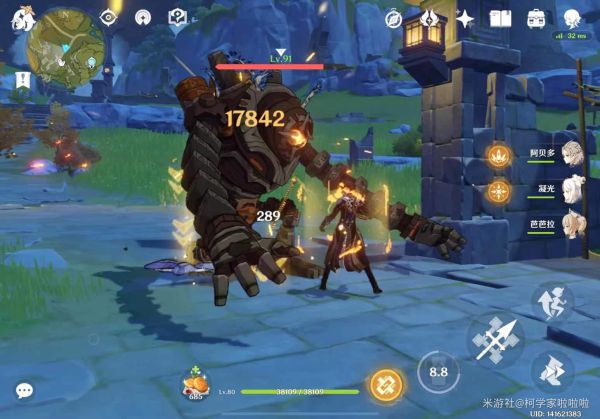Open the adventurer handbook book icon
600x419 pixels.
(x=501, y=18)
